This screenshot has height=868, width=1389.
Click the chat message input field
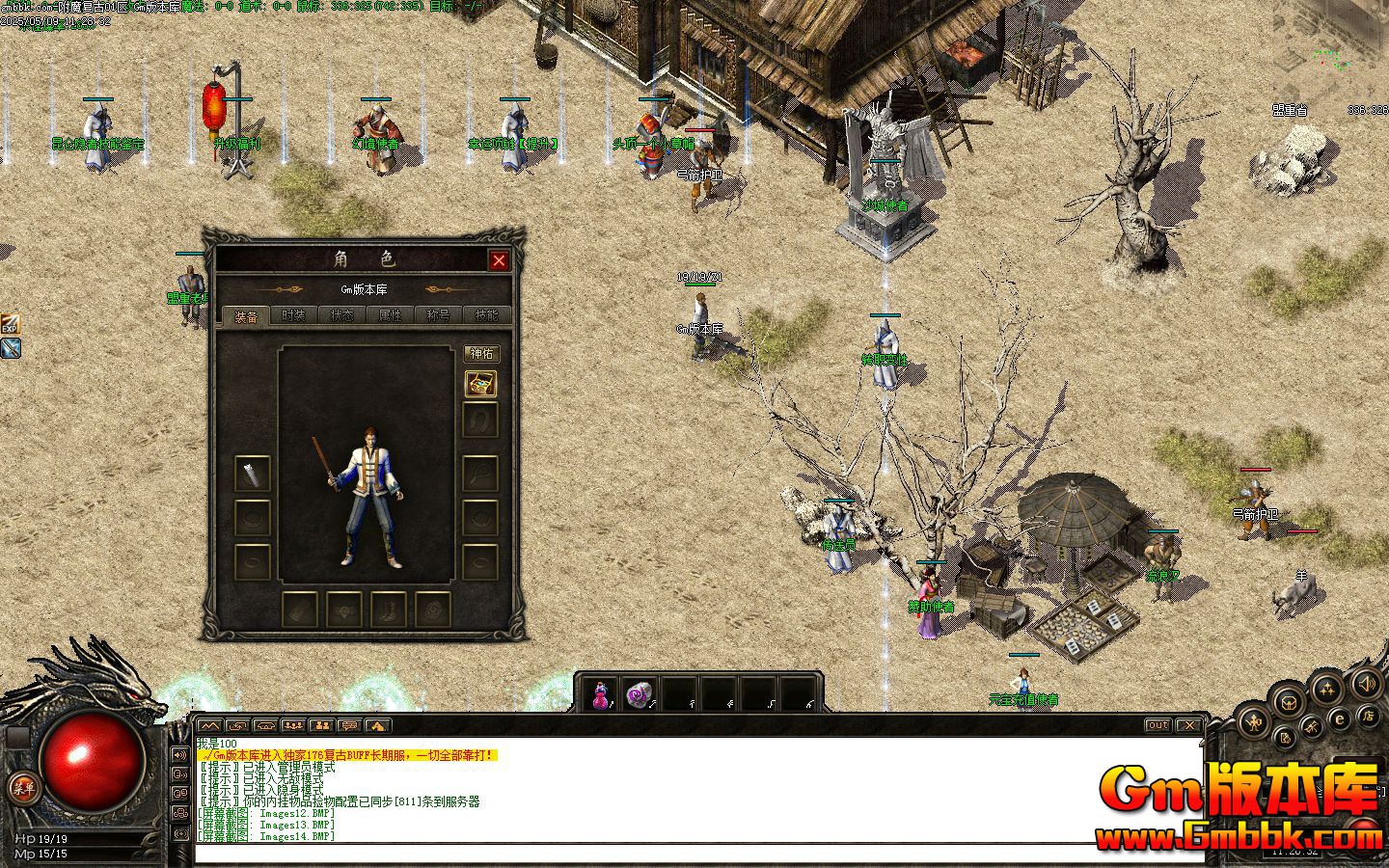click(675, 854)
